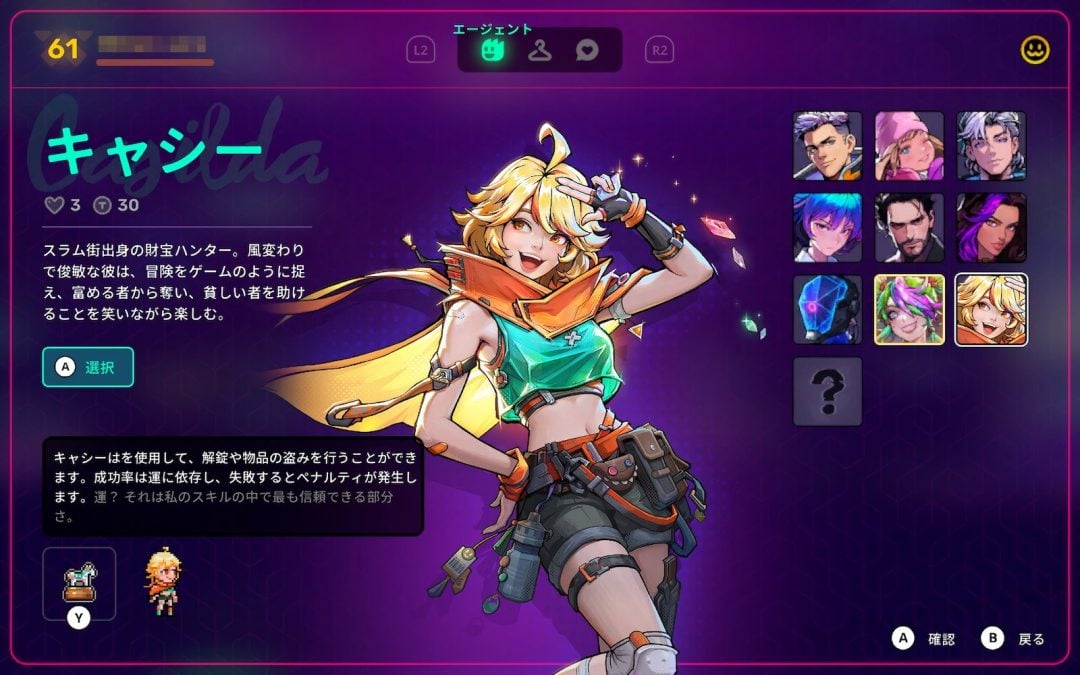This screenshot has width=1080, height=675.
Task: Select the silver-haired man portrait
Action: coord(991,145)
